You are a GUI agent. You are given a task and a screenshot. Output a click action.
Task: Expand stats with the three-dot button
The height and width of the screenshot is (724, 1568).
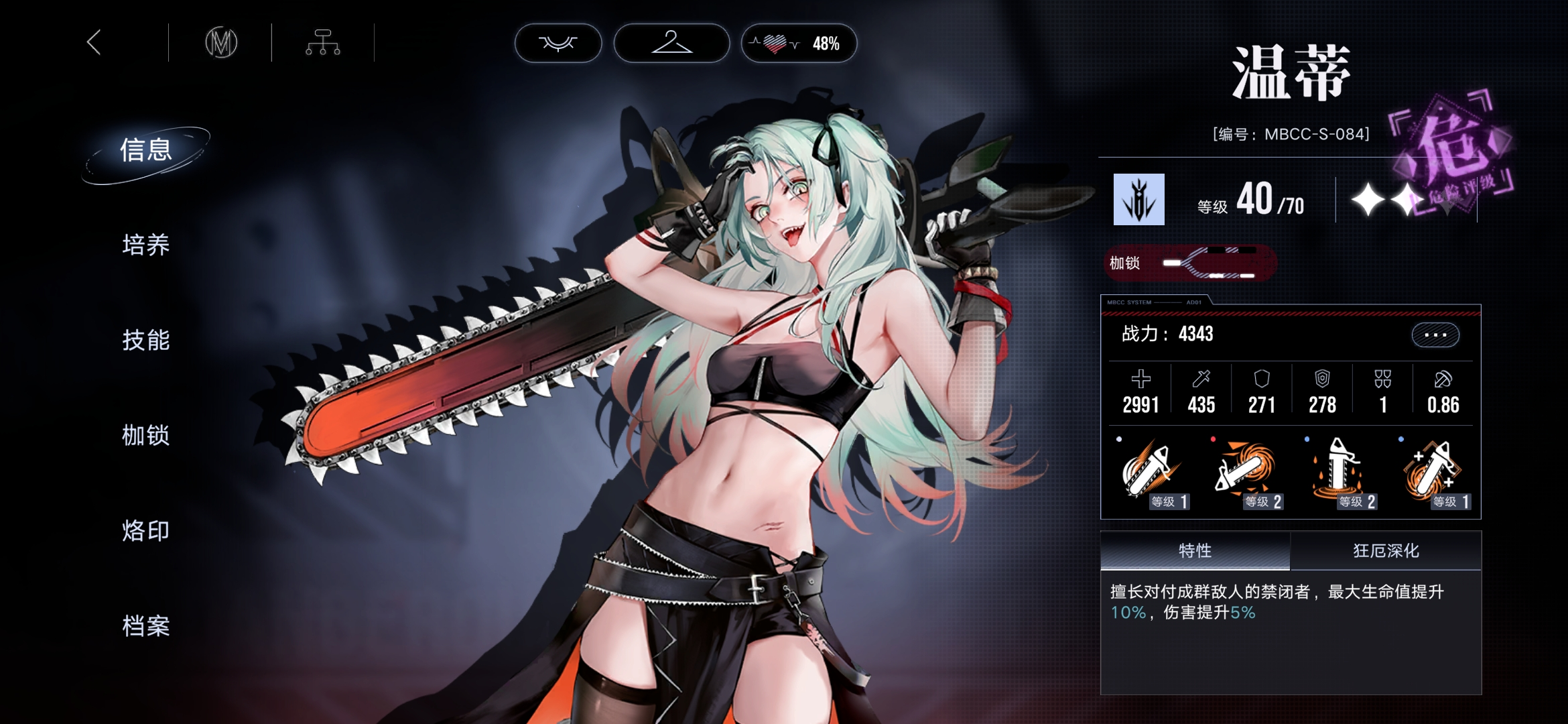(x=1435, y=335)
